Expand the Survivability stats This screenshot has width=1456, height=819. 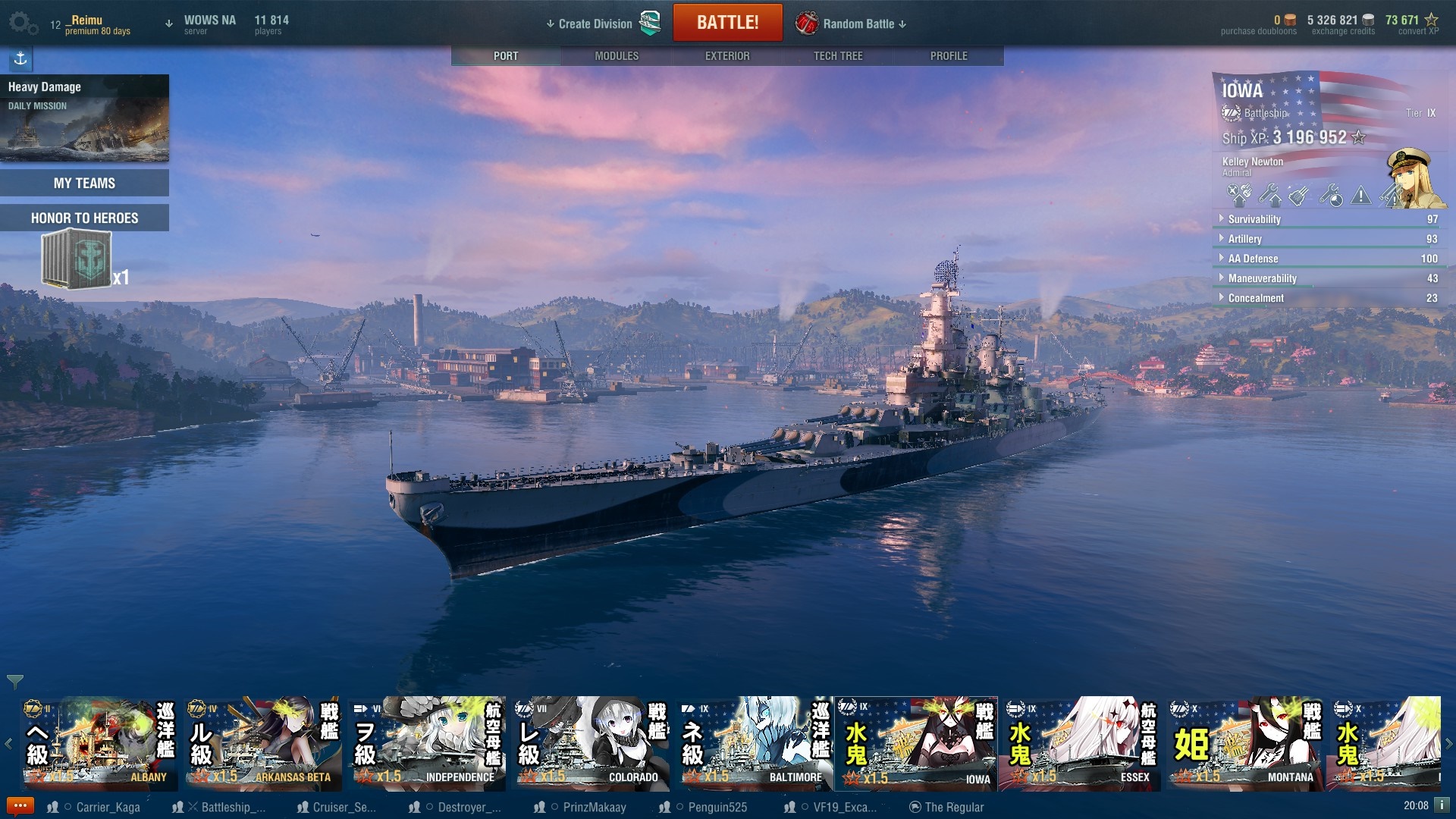[1254, 219]
